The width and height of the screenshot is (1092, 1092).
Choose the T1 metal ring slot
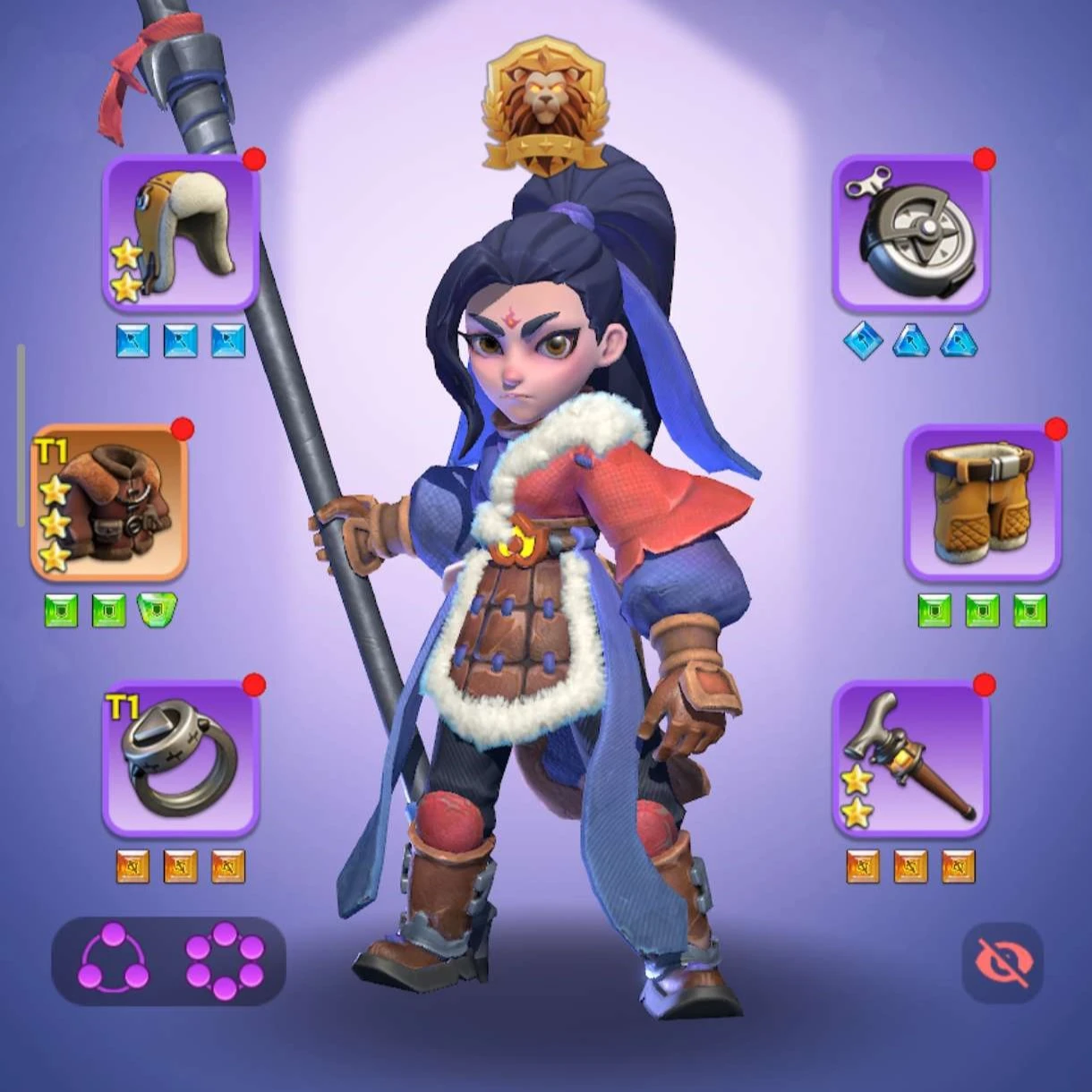pyautogui.click(x=182, y=757)
